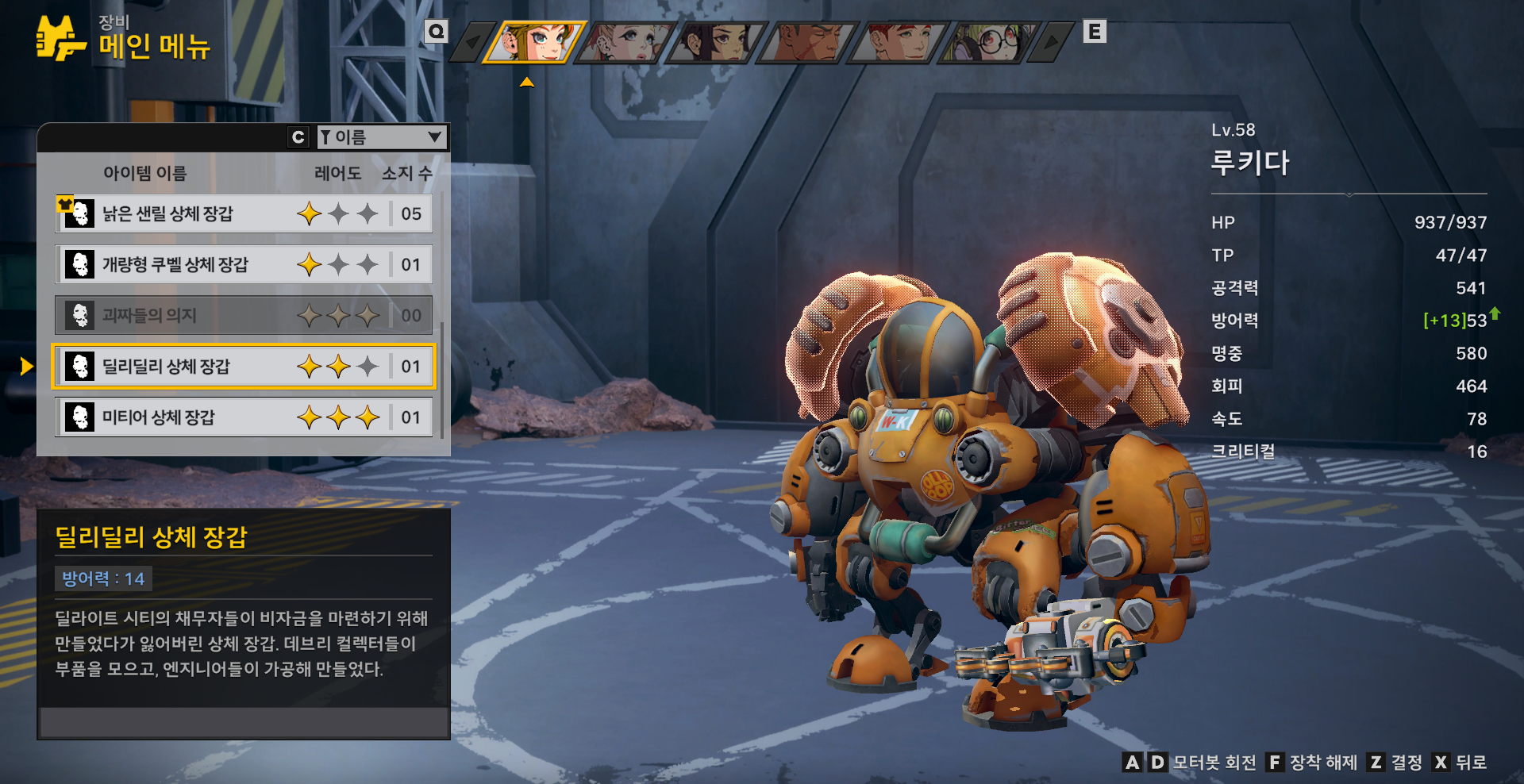Open the 이름 sort dropdown
The image size is (1524, 784).
point(381,137)
